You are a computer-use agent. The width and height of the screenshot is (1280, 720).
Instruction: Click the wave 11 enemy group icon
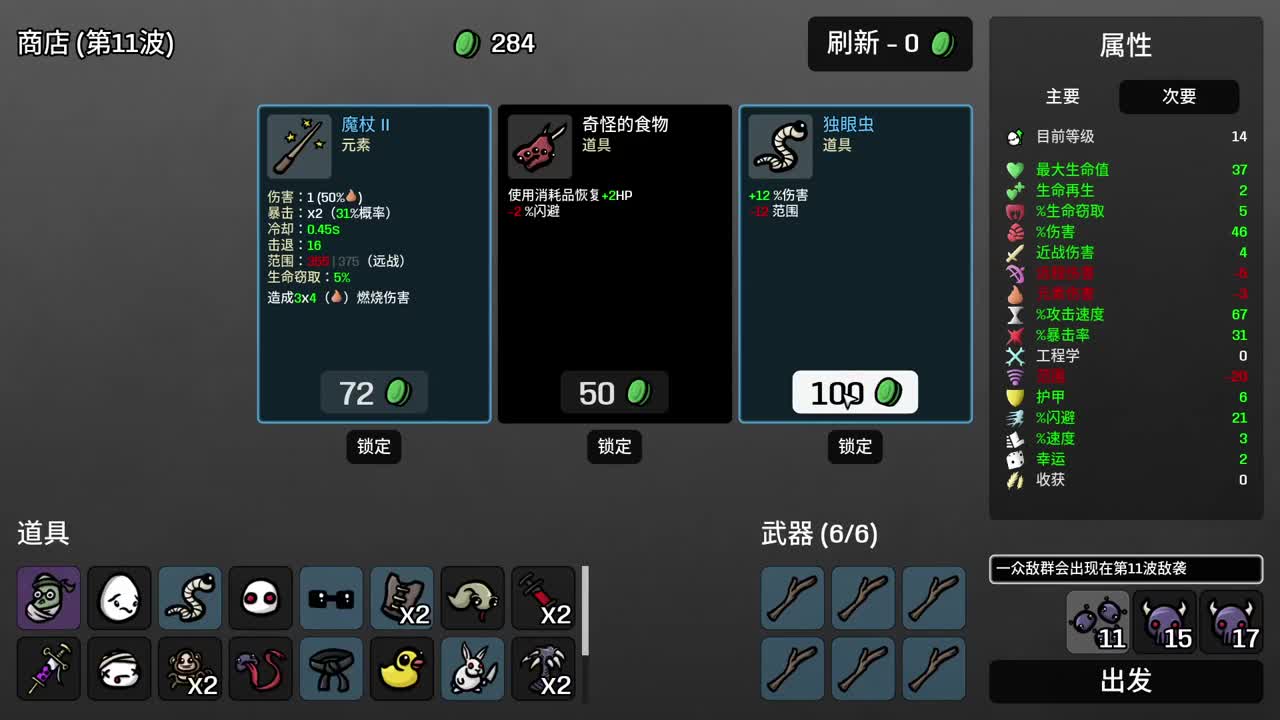(x=1097, y=623)
